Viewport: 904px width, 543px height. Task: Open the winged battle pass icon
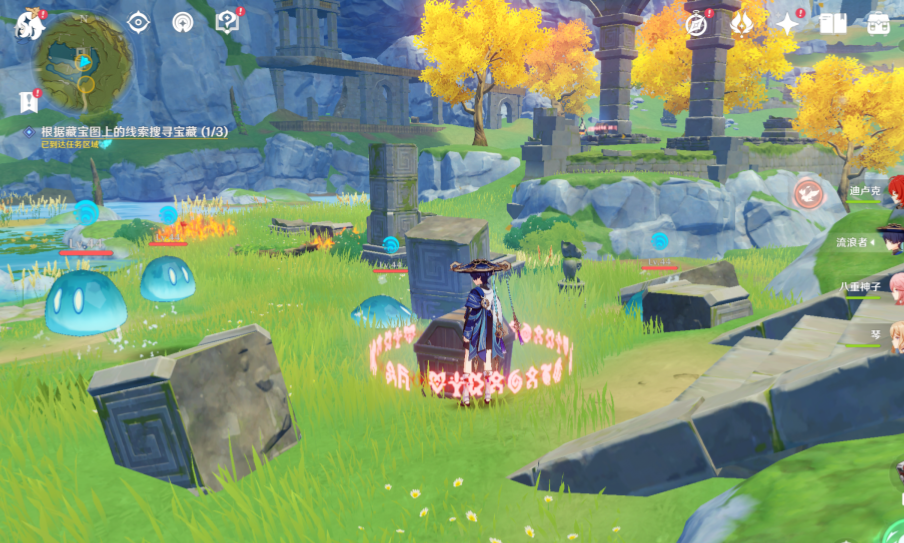point(742,24)
